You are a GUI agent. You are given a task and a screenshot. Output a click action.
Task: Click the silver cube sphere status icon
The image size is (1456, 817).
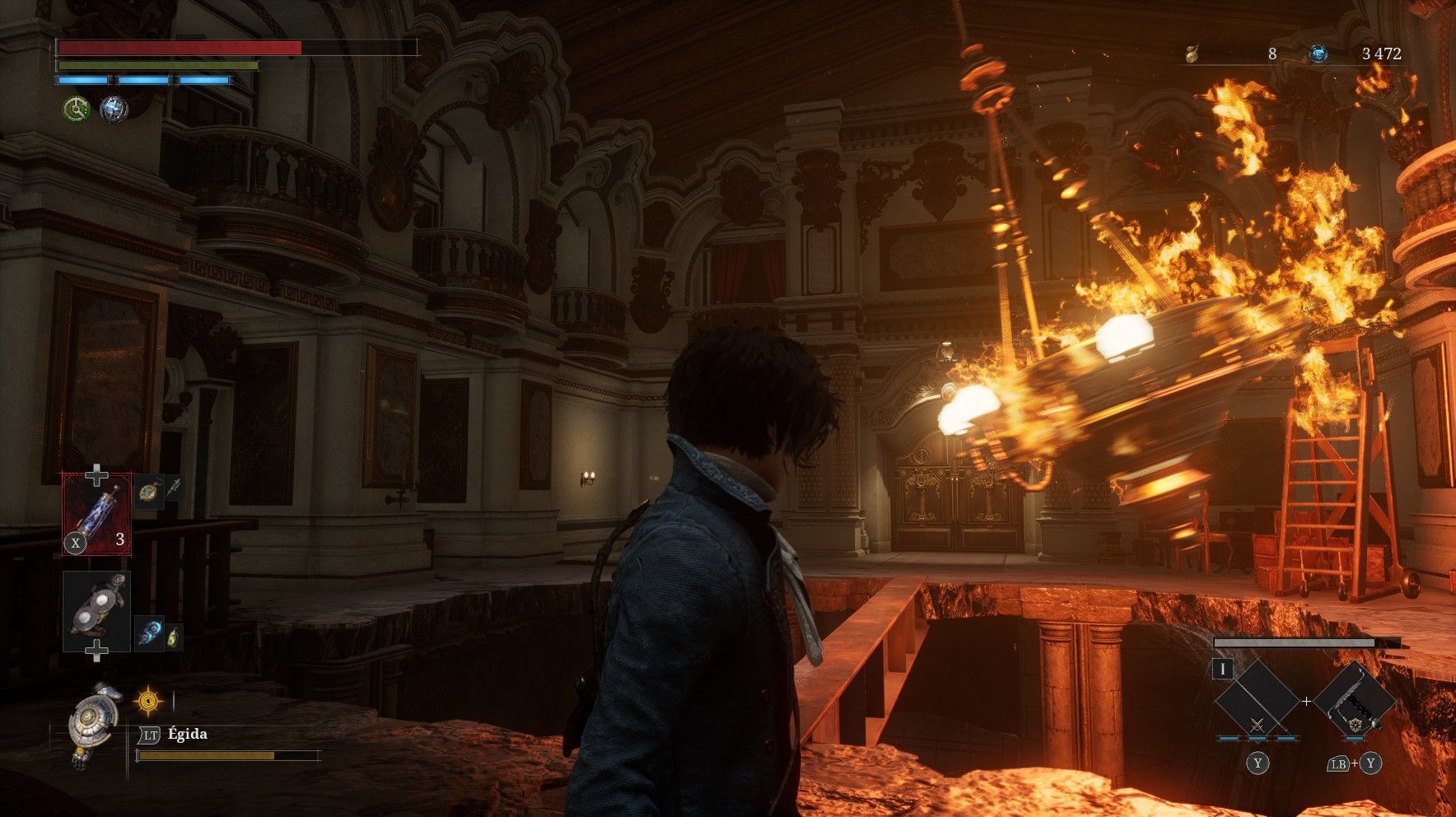[114, 109]
